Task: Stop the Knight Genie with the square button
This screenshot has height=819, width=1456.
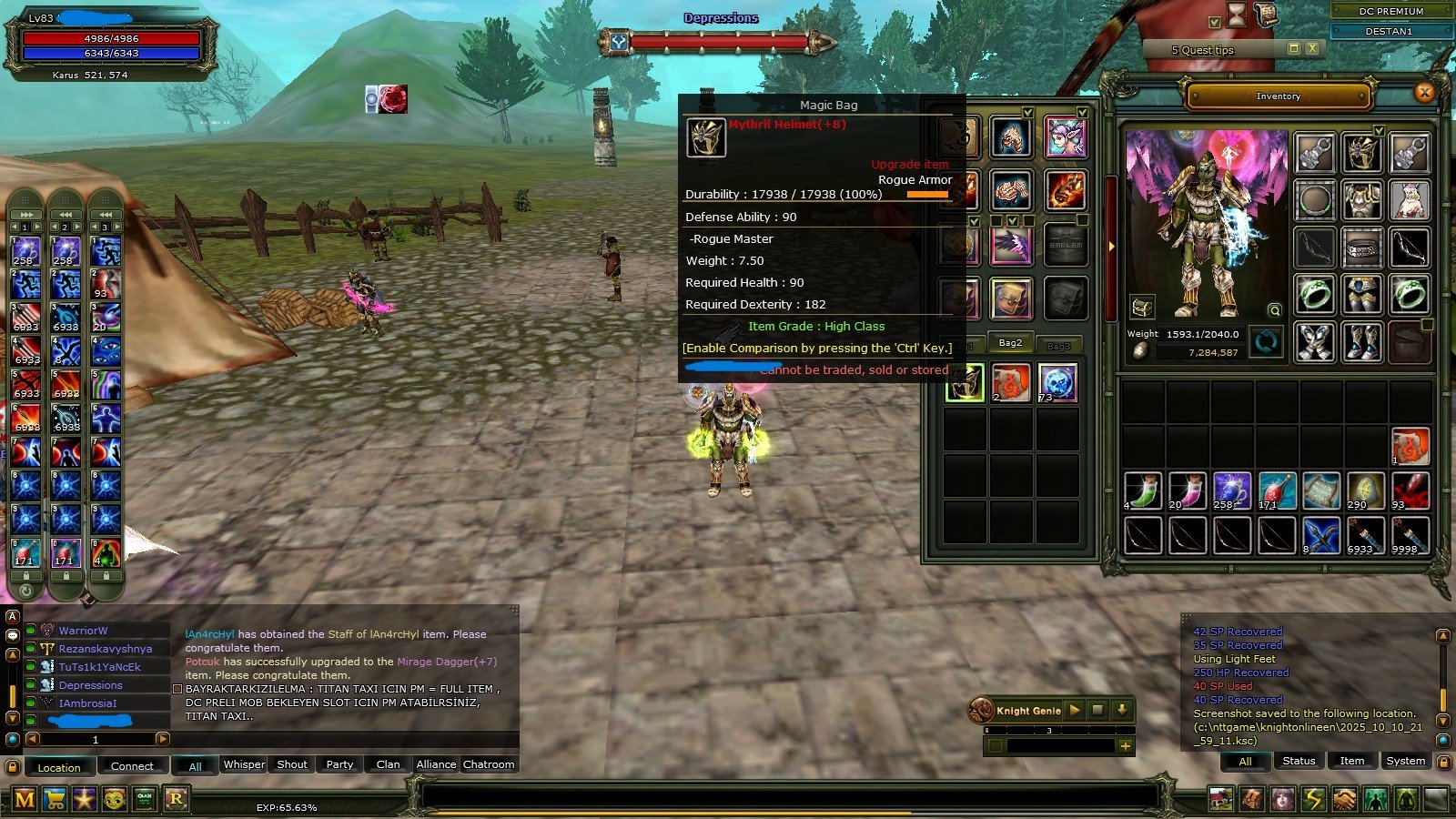Action: click(x=1098, y=710)
